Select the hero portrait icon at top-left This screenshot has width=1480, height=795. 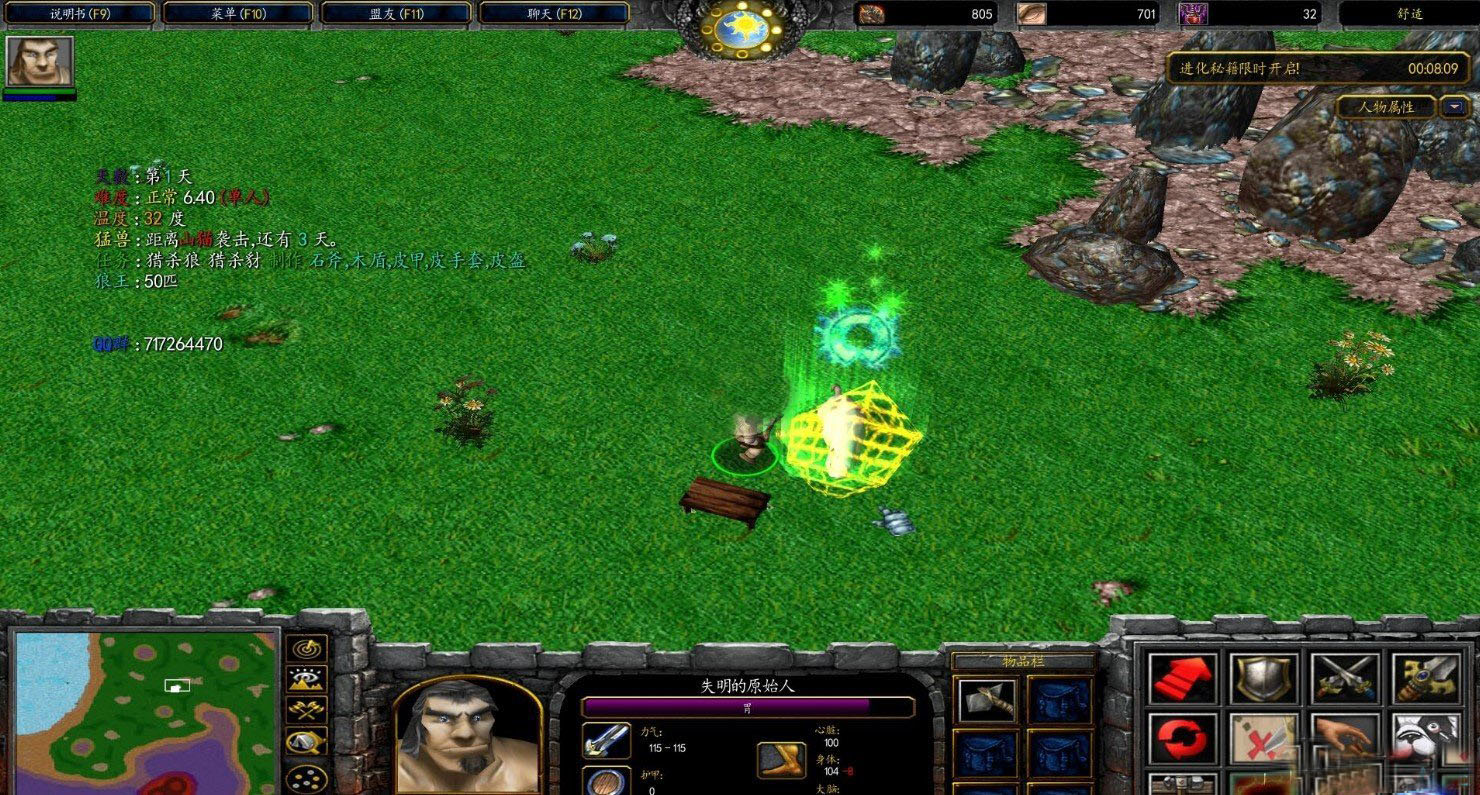40,61
